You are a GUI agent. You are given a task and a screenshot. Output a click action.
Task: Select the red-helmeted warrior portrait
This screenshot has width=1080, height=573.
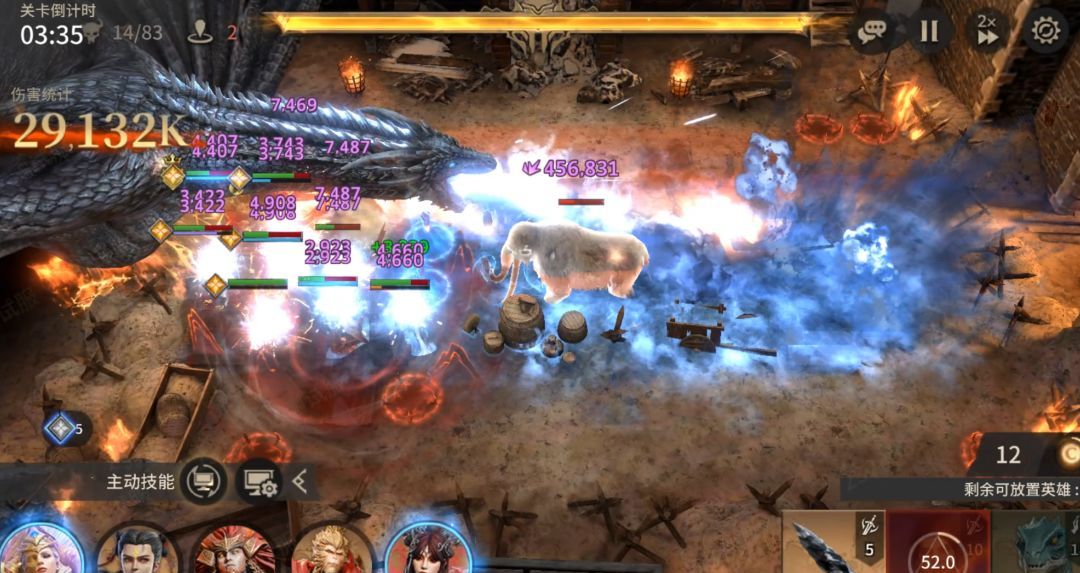(234, 550)
